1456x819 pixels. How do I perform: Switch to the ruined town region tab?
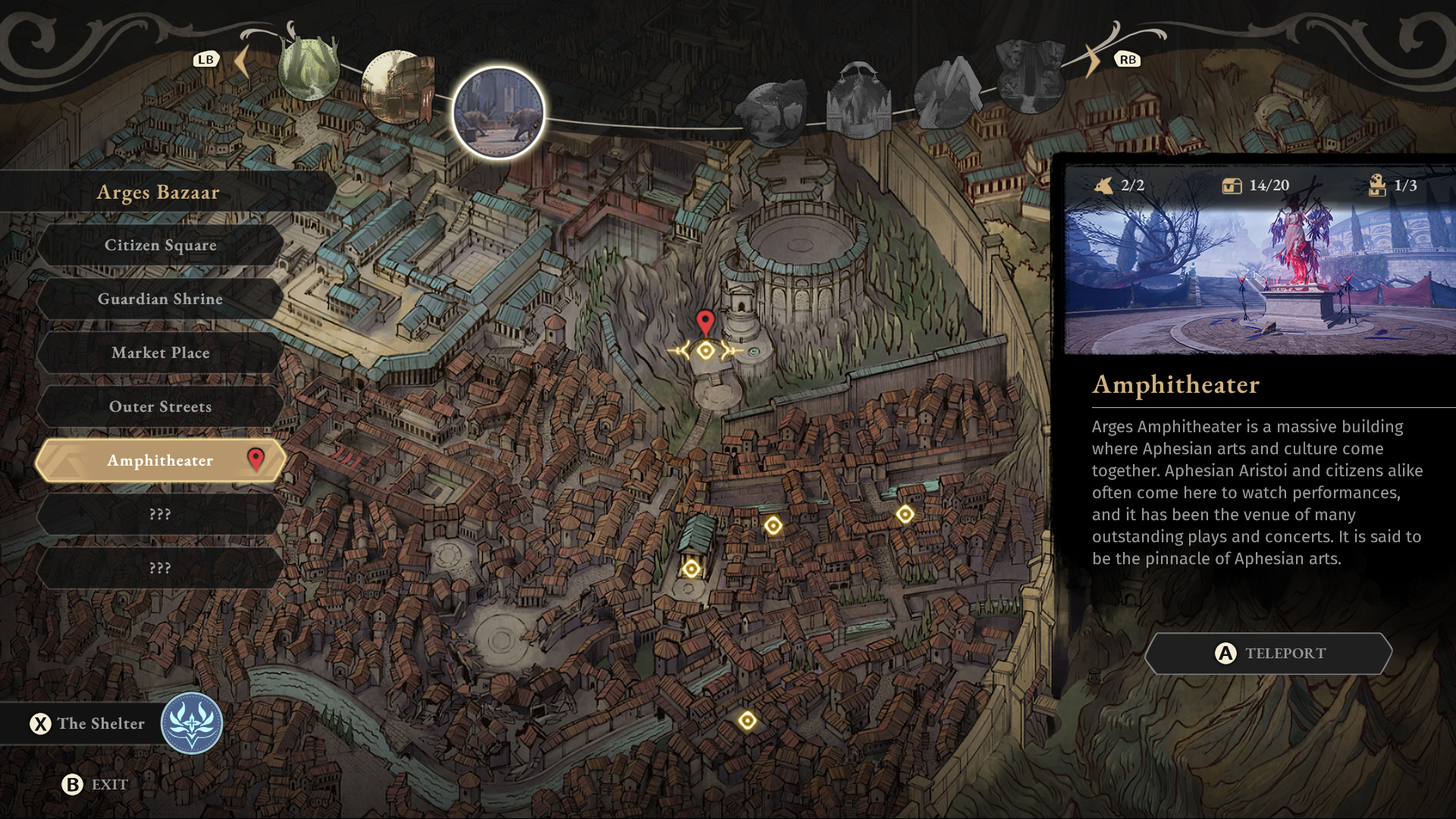397,88
